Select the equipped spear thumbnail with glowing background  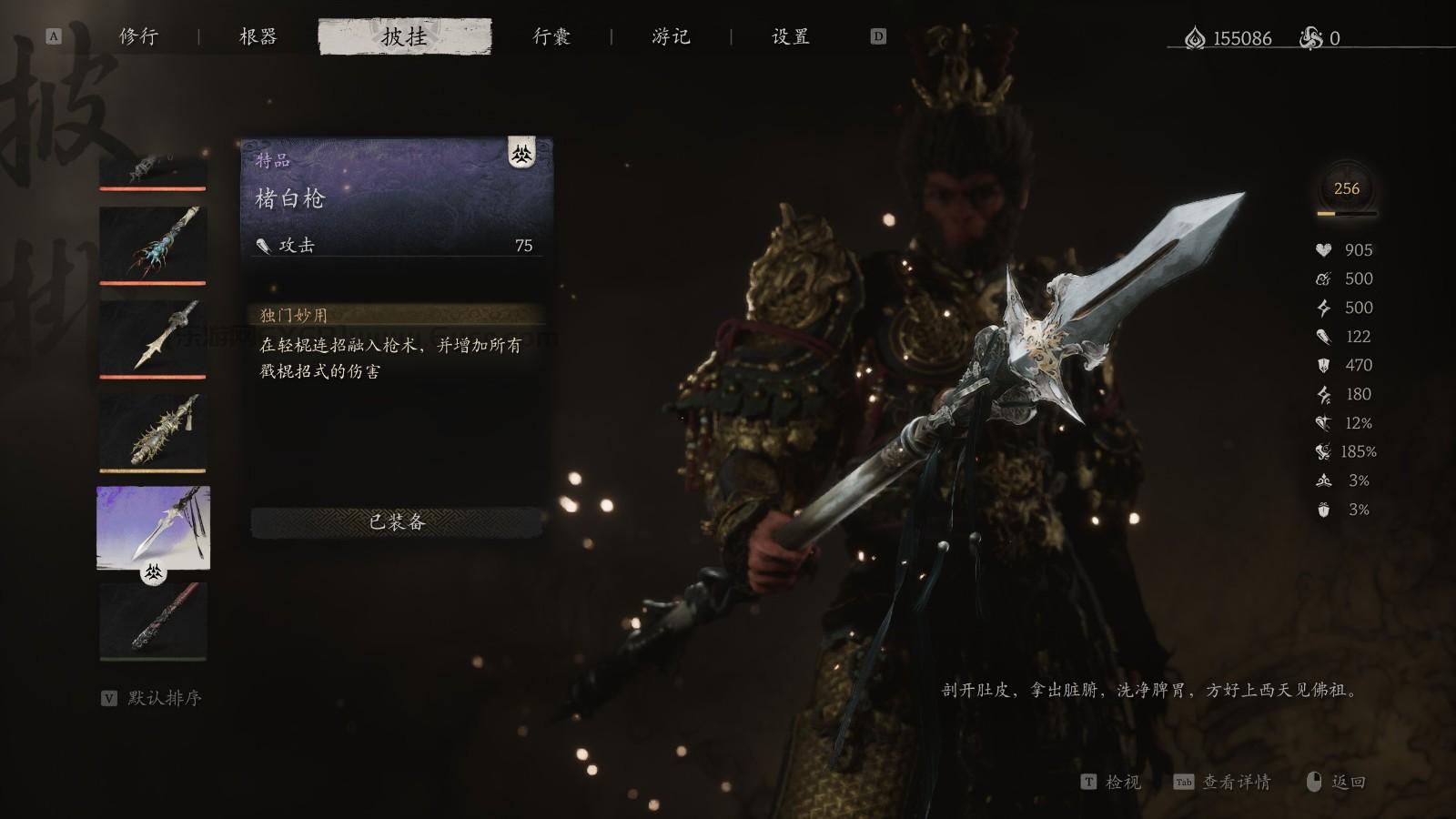pos(151,528)
